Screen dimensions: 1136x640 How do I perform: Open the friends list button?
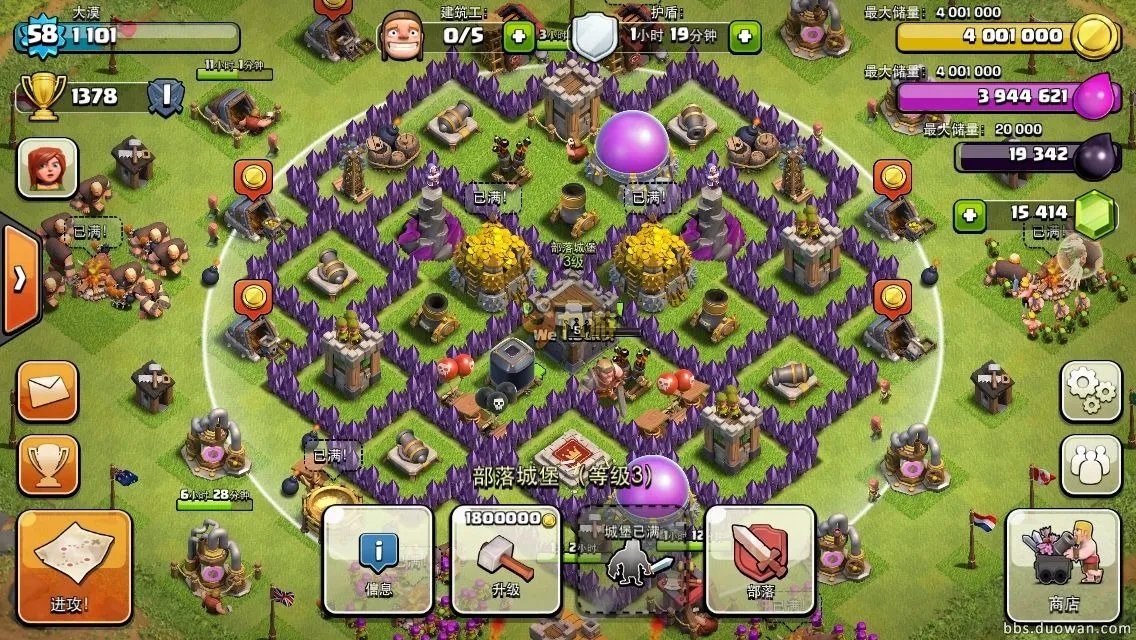(x=1090, y=465)
